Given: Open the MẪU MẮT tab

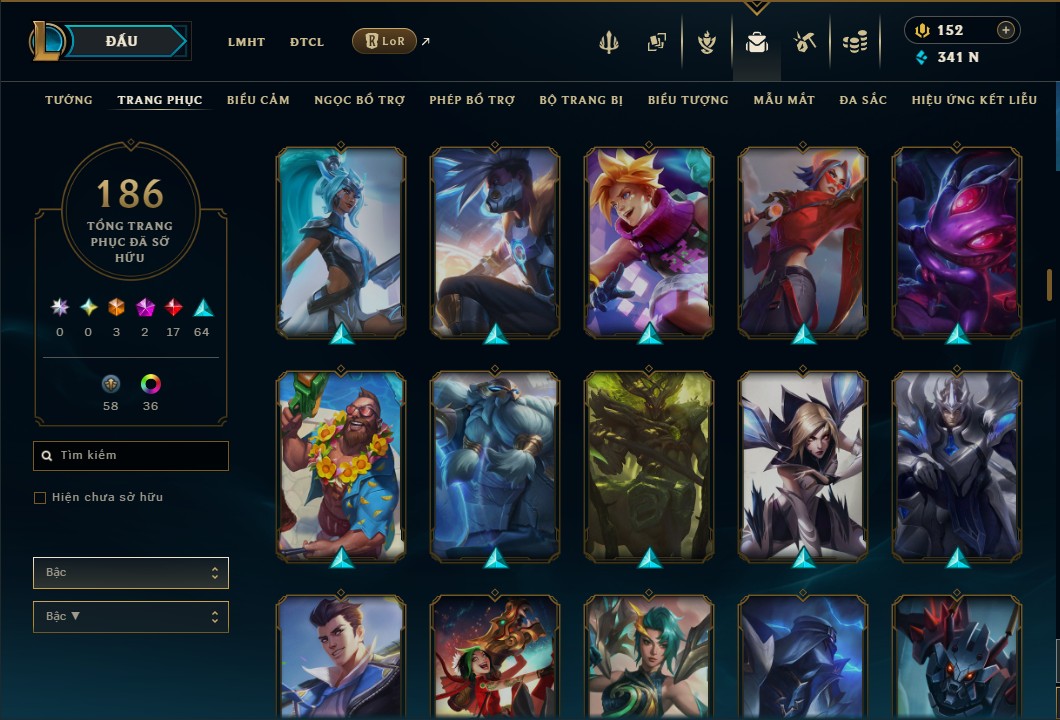Looking at the screenshot, I should point(784,100).
